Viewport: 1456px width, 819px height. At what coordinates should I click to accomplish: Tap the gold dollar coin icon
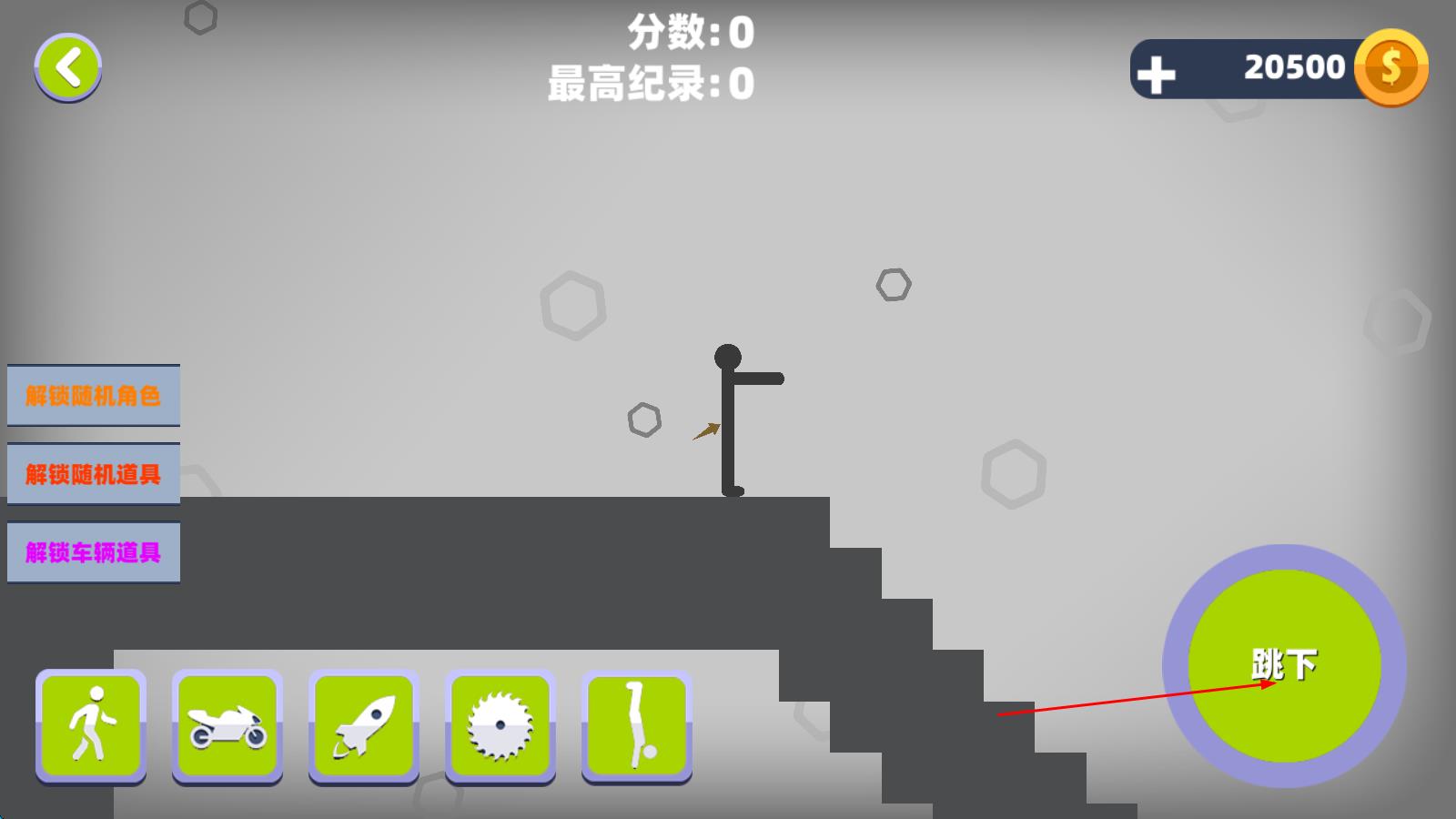coord(1390,67)
